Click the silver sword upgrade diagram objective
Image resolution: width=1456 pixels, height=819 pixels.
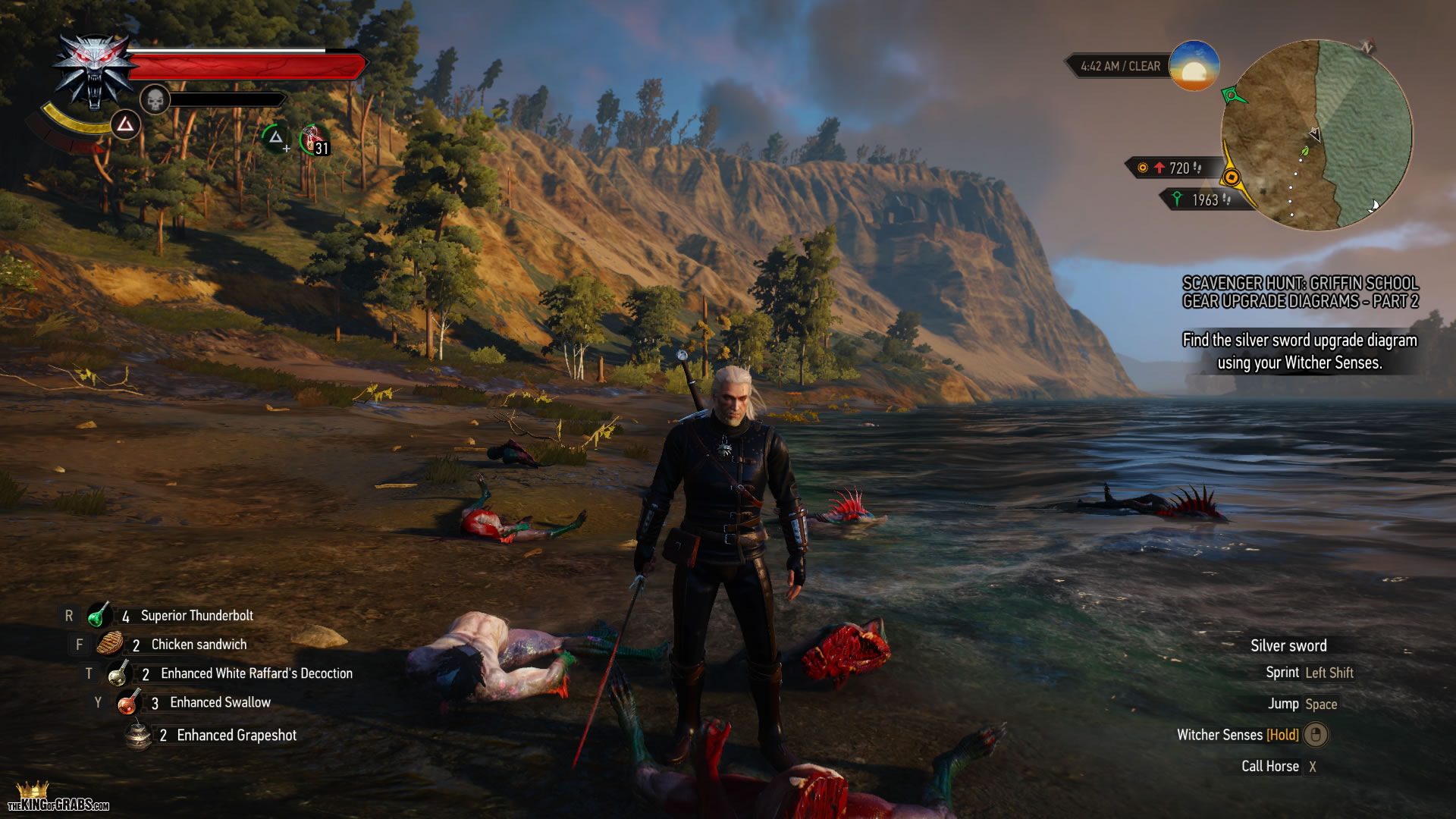(1300, 351)
